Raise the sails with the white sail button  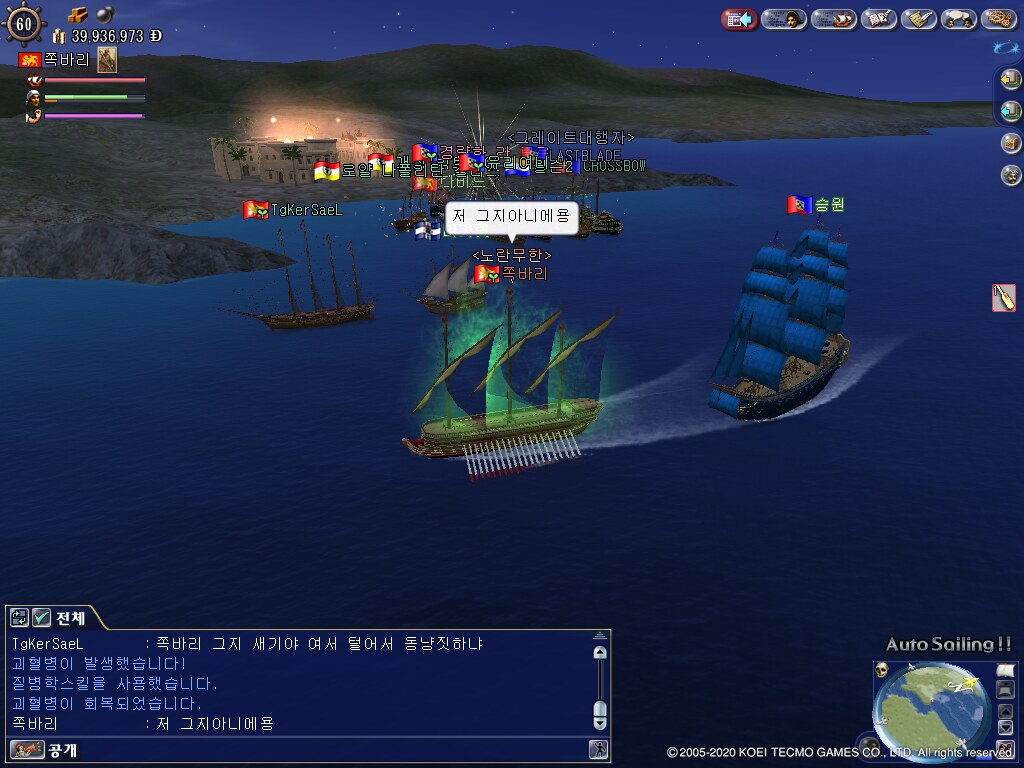1005,670
